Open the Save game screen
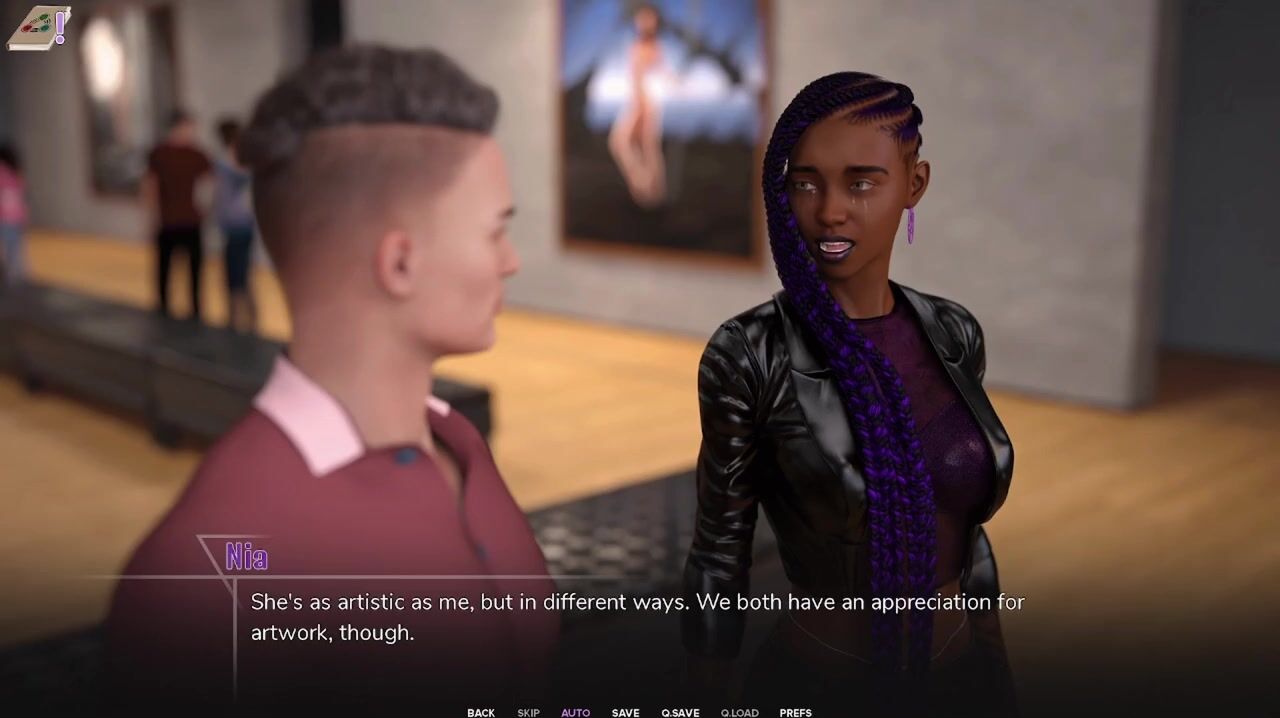The image size is (1280, 718). click(625, 712)
